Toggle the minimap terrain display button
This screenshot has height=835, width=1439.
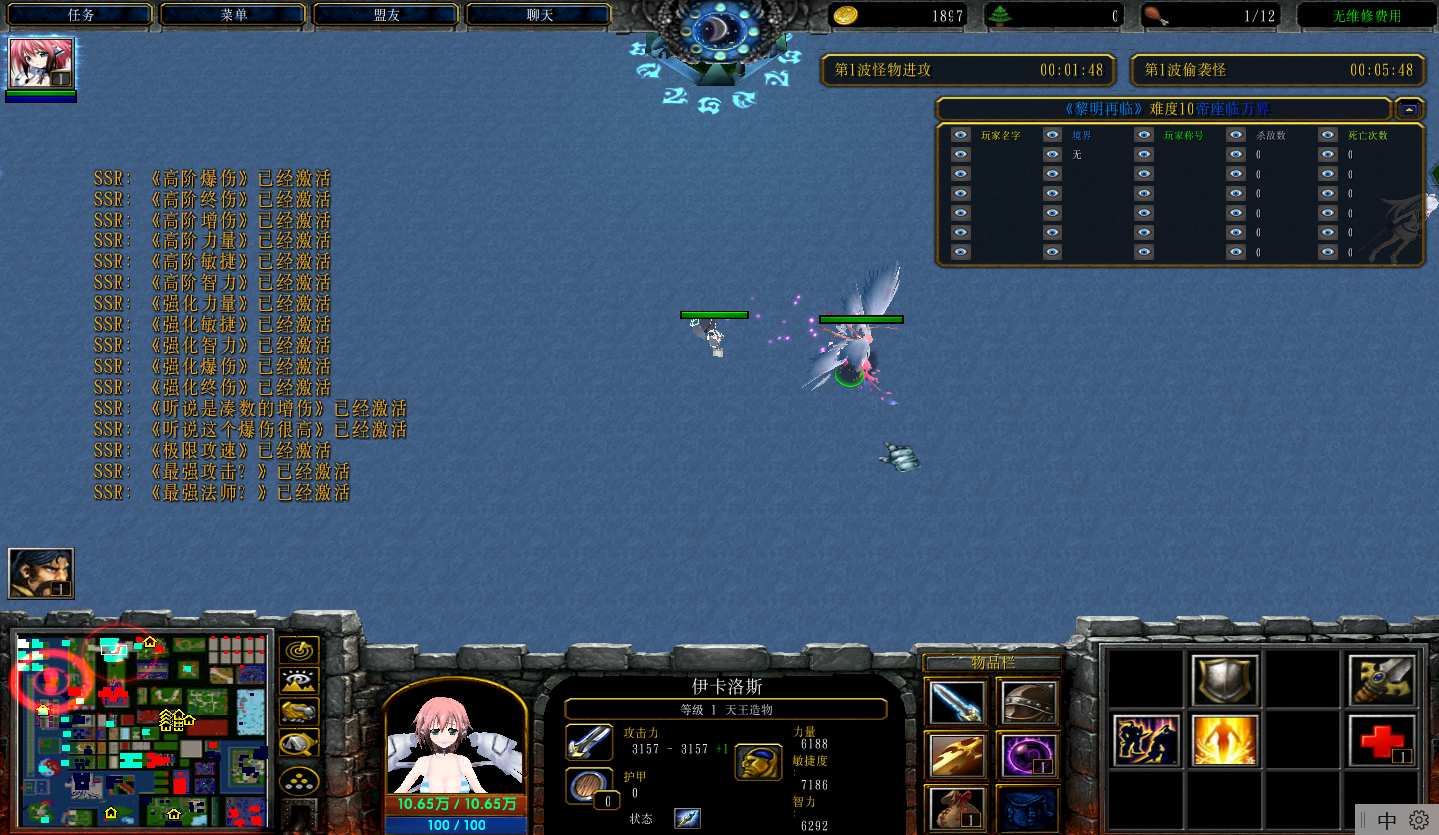(299, 681)
